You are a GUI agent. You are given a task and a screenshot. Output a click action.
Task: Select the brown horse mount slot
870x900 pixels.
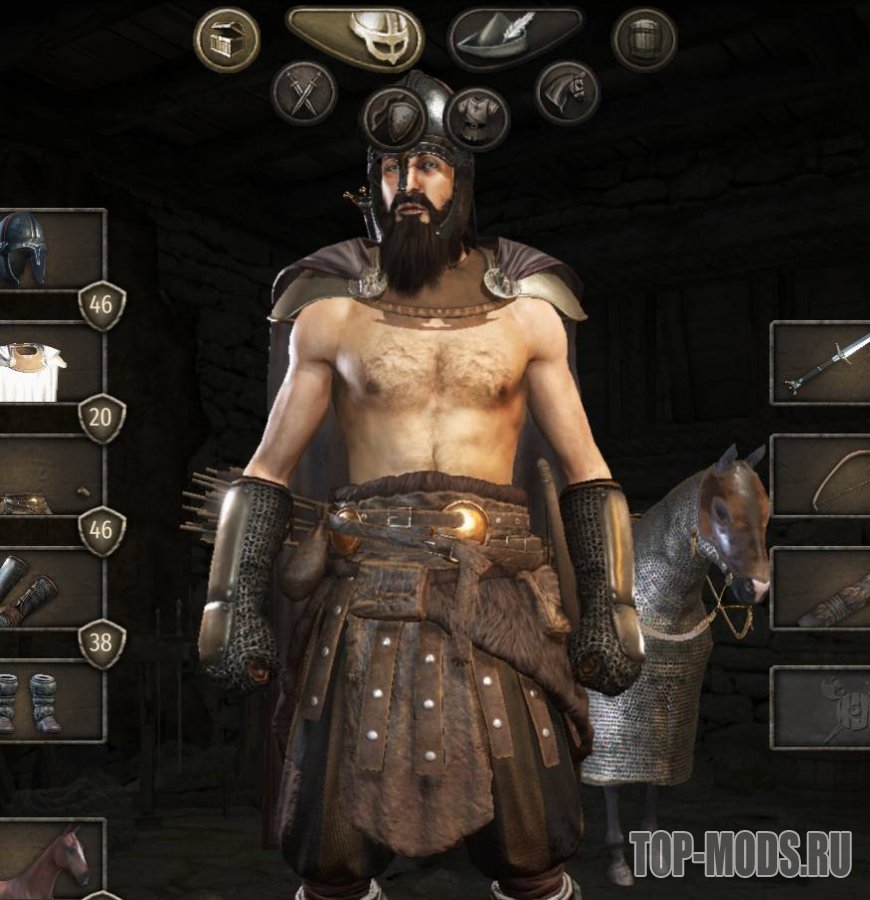[x=50, y=860]
